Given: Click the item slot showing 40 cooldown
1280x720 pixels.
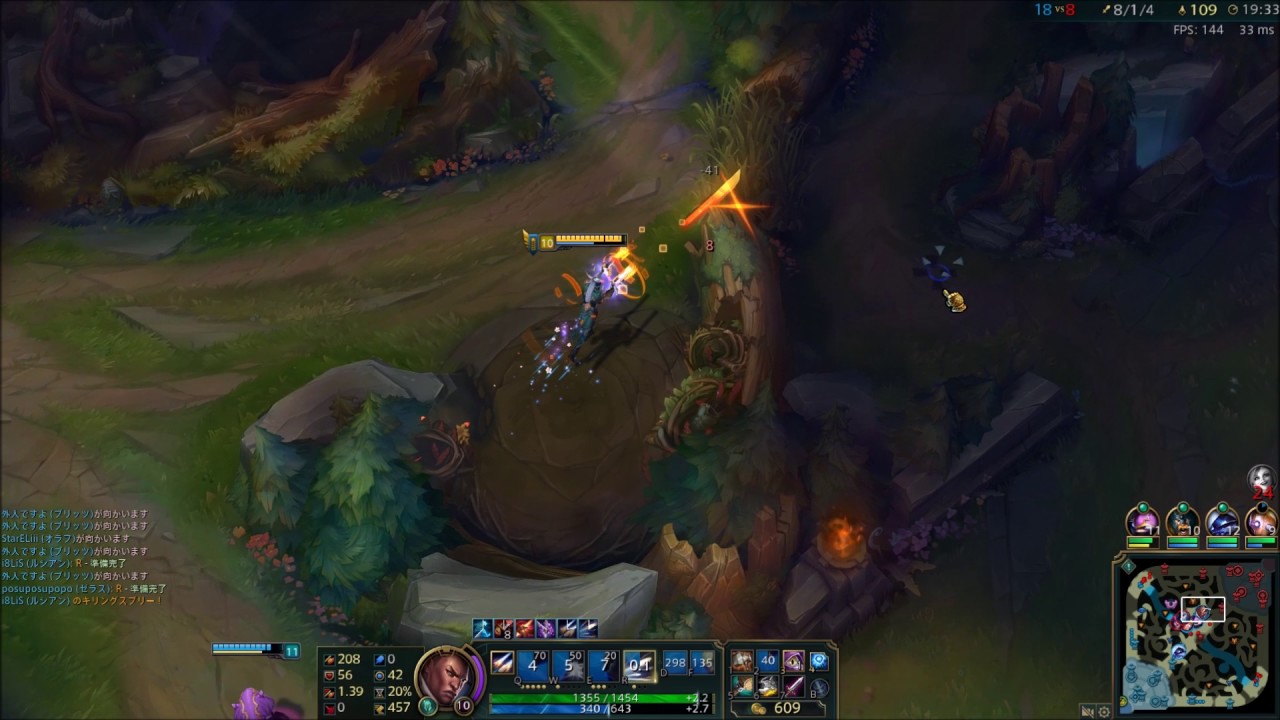Looking at the screenshot, I should point(767,660).
